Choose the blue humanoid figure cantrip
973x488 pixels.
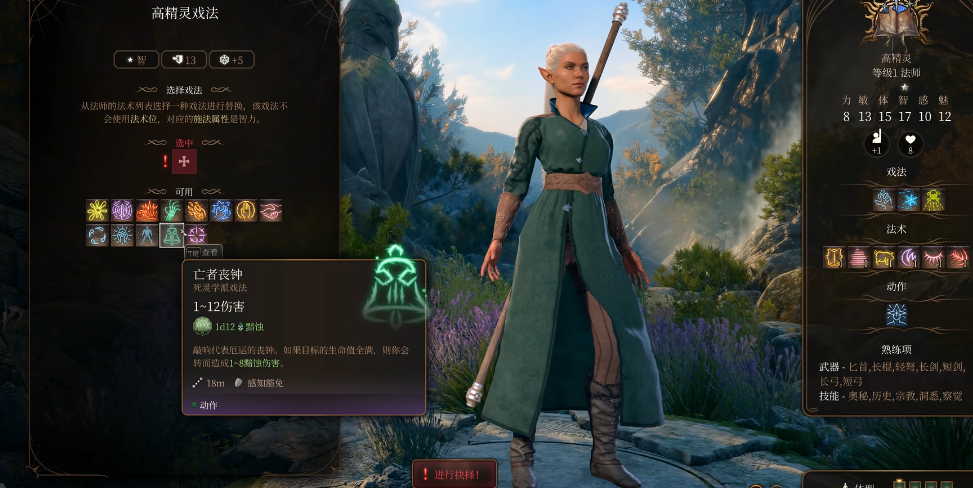click(x=147, y=236)
